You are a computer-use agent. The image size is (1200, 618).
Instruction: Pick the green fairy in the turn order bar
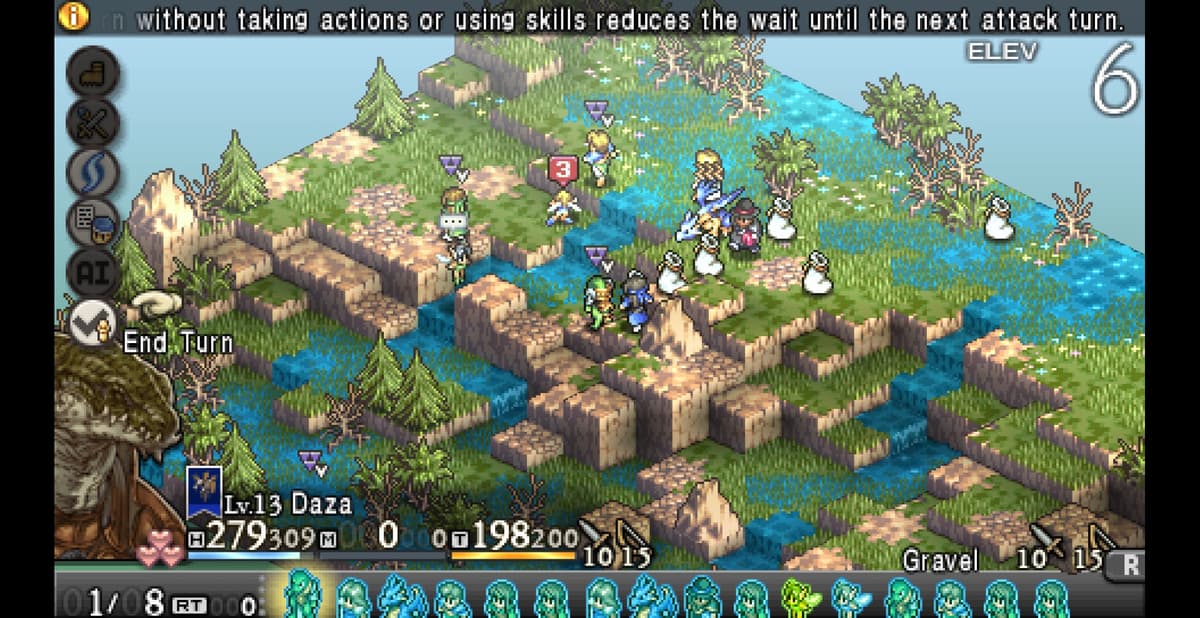click(x=799, y=597)
